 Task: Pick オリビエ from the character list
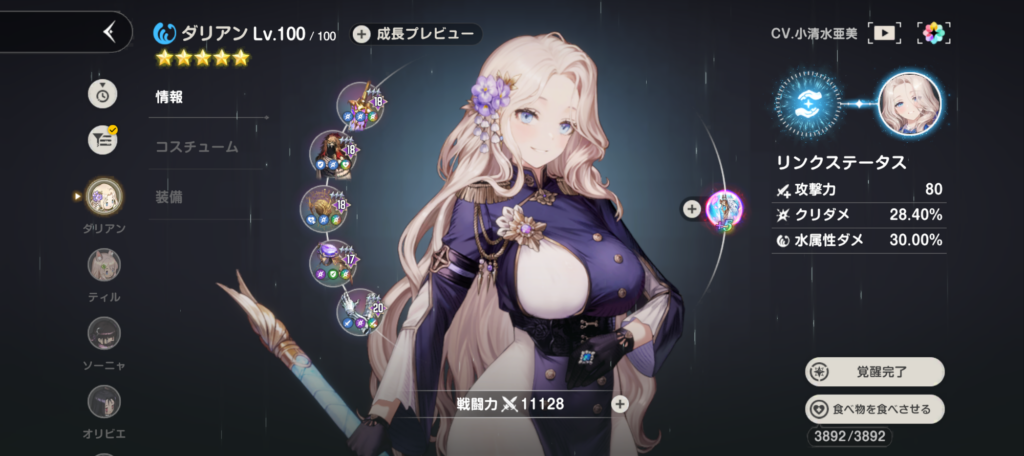[104, 401]
